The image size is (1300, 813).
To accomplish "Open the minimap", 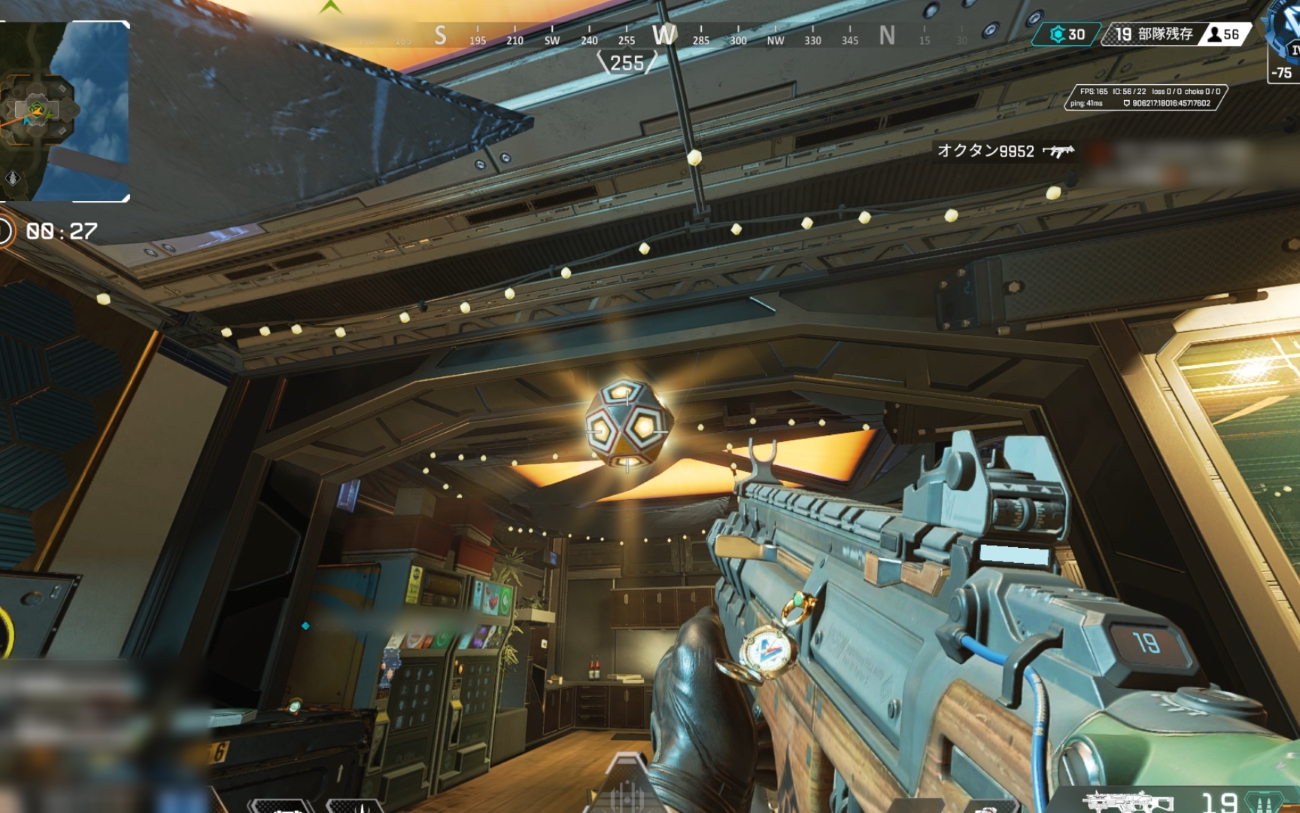I will tap(64, 110).
